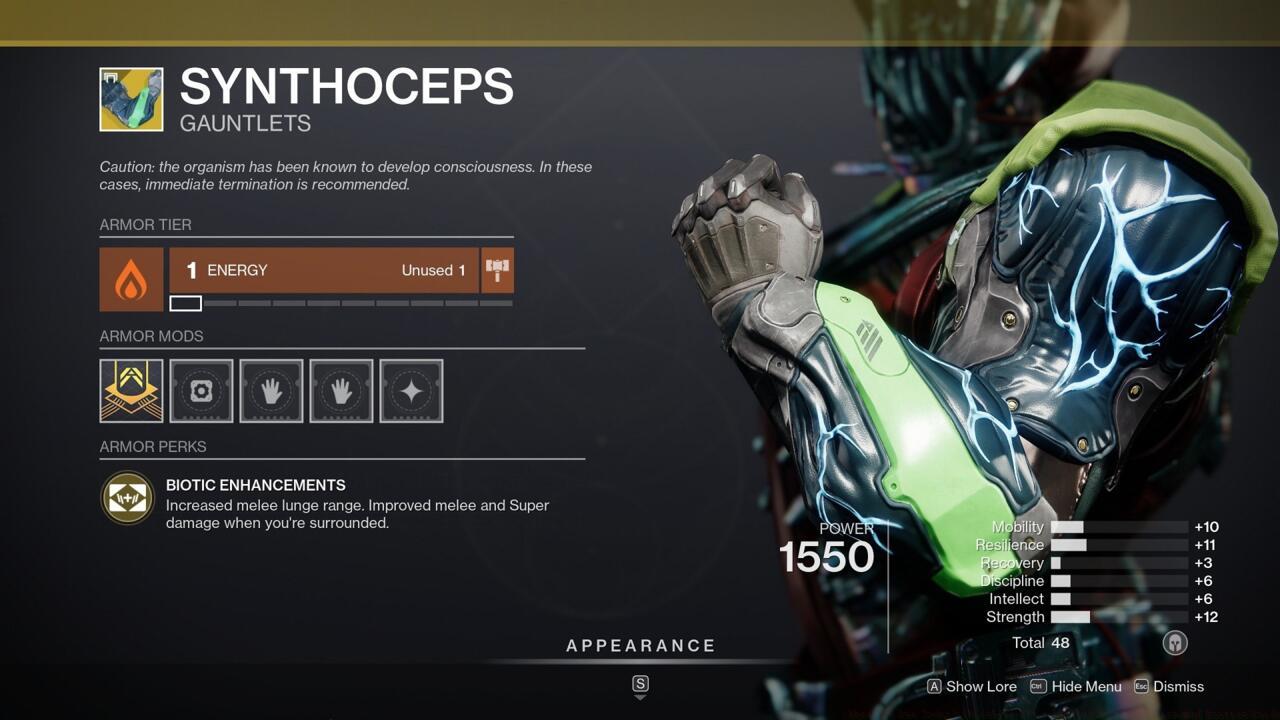
Task: Hide Menu using the Ctrl option
Action: pos(1076,686)
